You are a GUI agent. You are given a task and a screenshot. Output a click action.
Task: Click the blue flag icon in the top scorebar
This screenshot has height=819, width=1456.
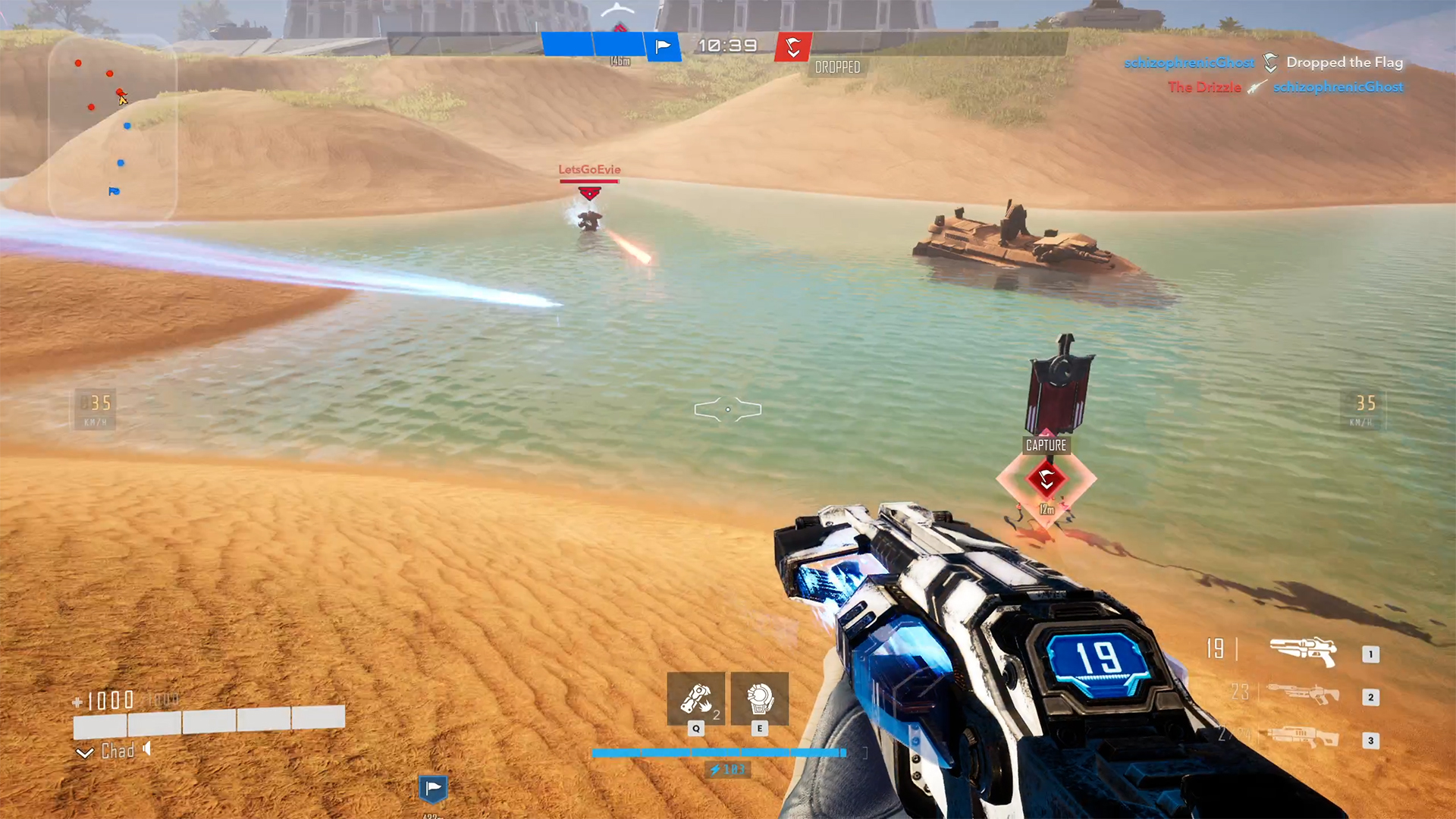pos(663,46)
